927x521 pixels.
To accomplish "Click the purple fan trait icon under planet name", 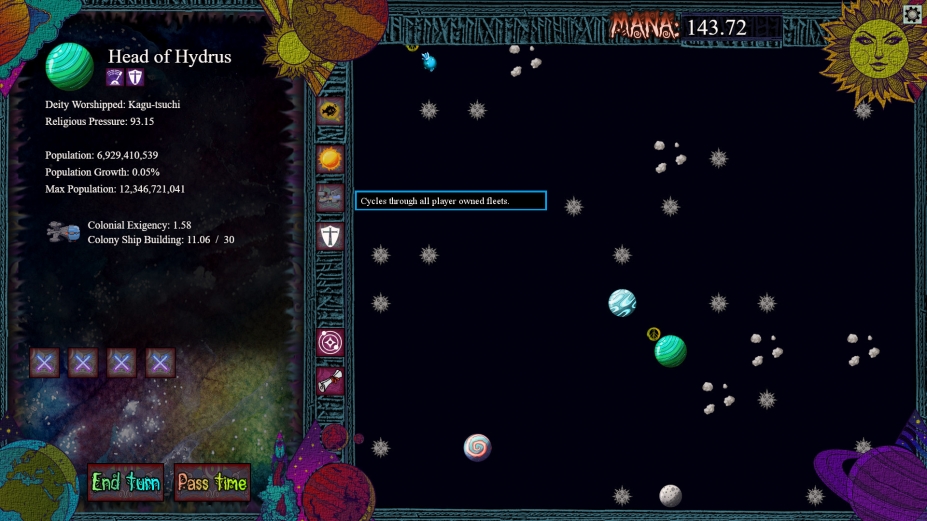I will (x=115, y=78).
